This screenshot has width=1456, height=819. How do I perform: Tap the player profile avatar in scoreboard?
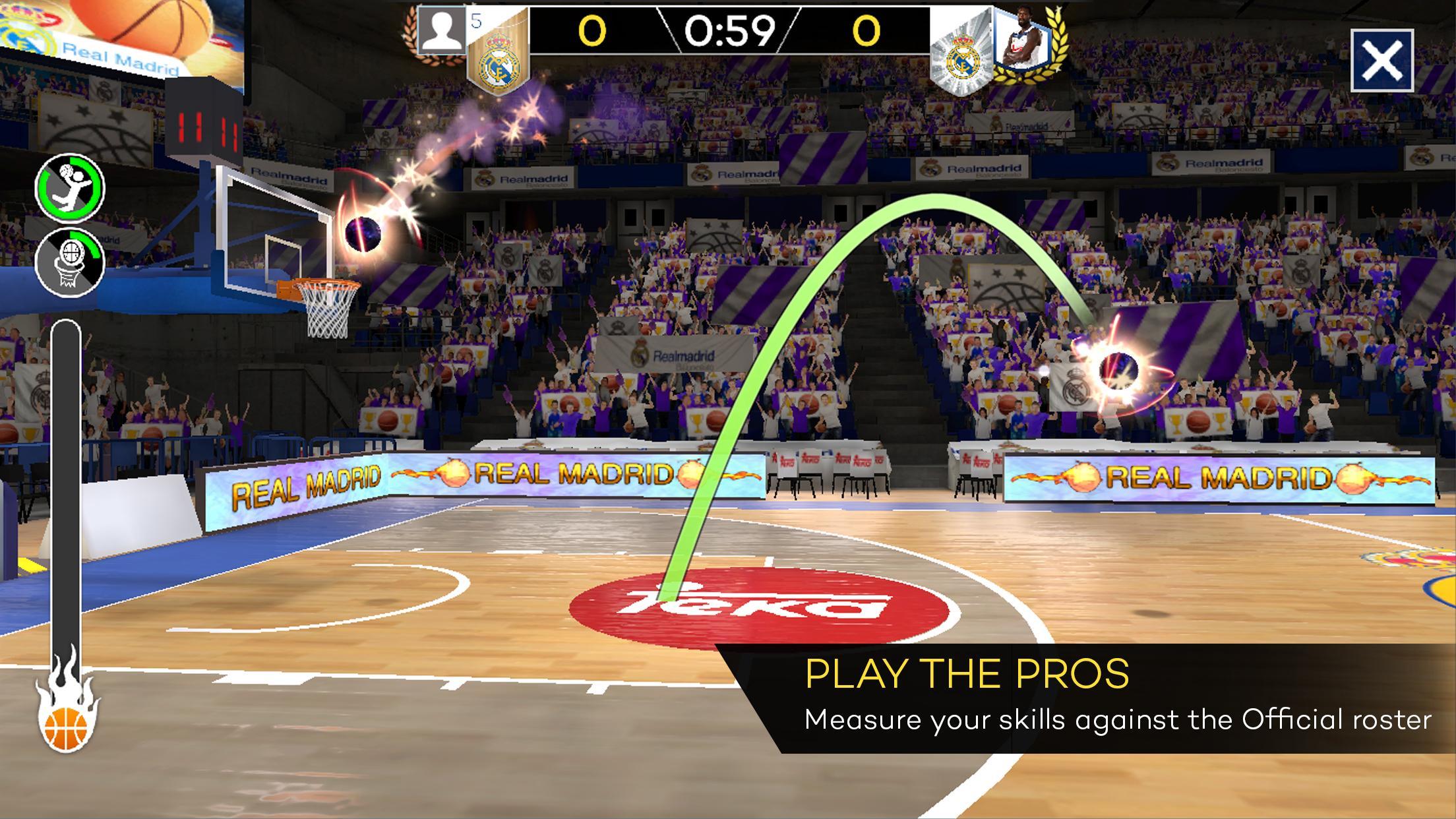pos(442,31)
